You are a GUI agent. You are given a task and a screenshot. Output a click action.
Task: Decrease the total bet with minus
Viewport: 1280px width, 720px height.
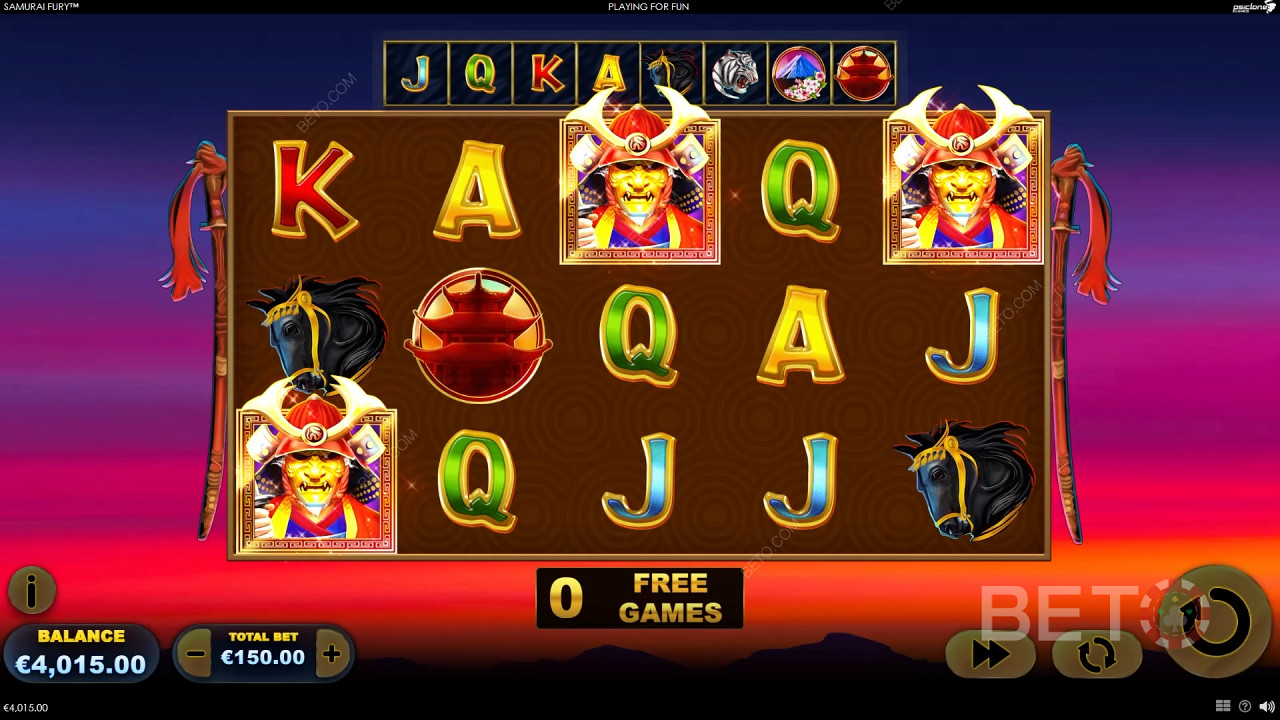click(196, 655)
